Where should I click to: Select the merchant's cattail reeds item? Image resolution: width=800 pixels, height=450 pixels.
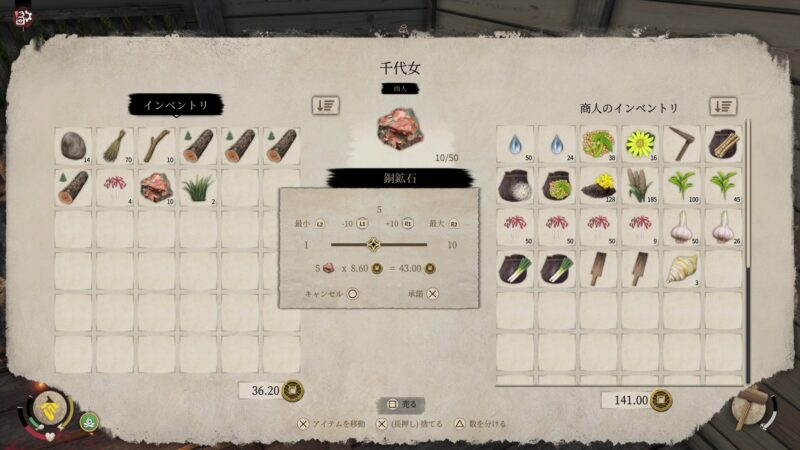click(640, 186)
